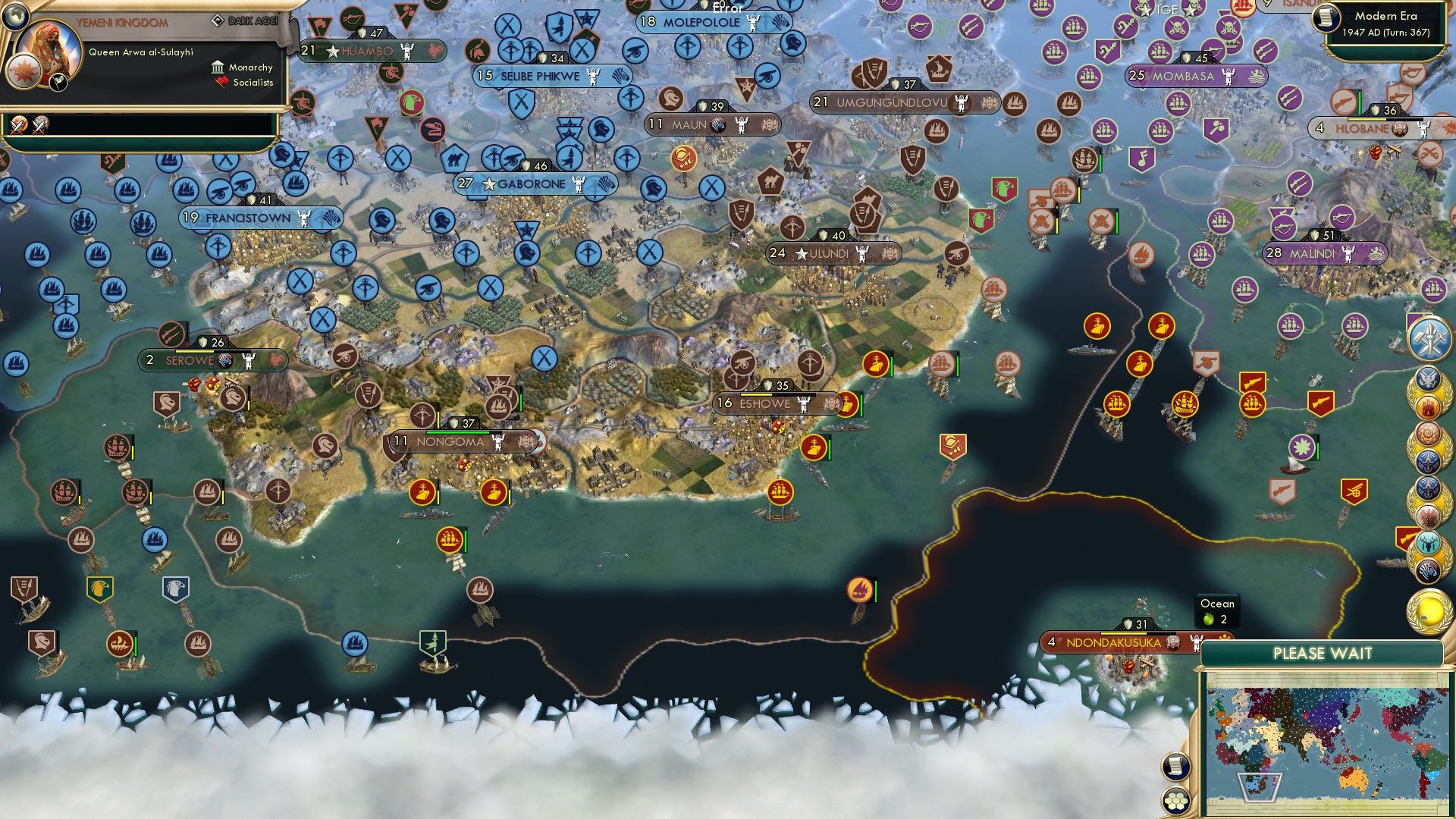Select the Socialists policy icon
Image resolution: width=1456 pixels, height=819 pixels.
219,83
